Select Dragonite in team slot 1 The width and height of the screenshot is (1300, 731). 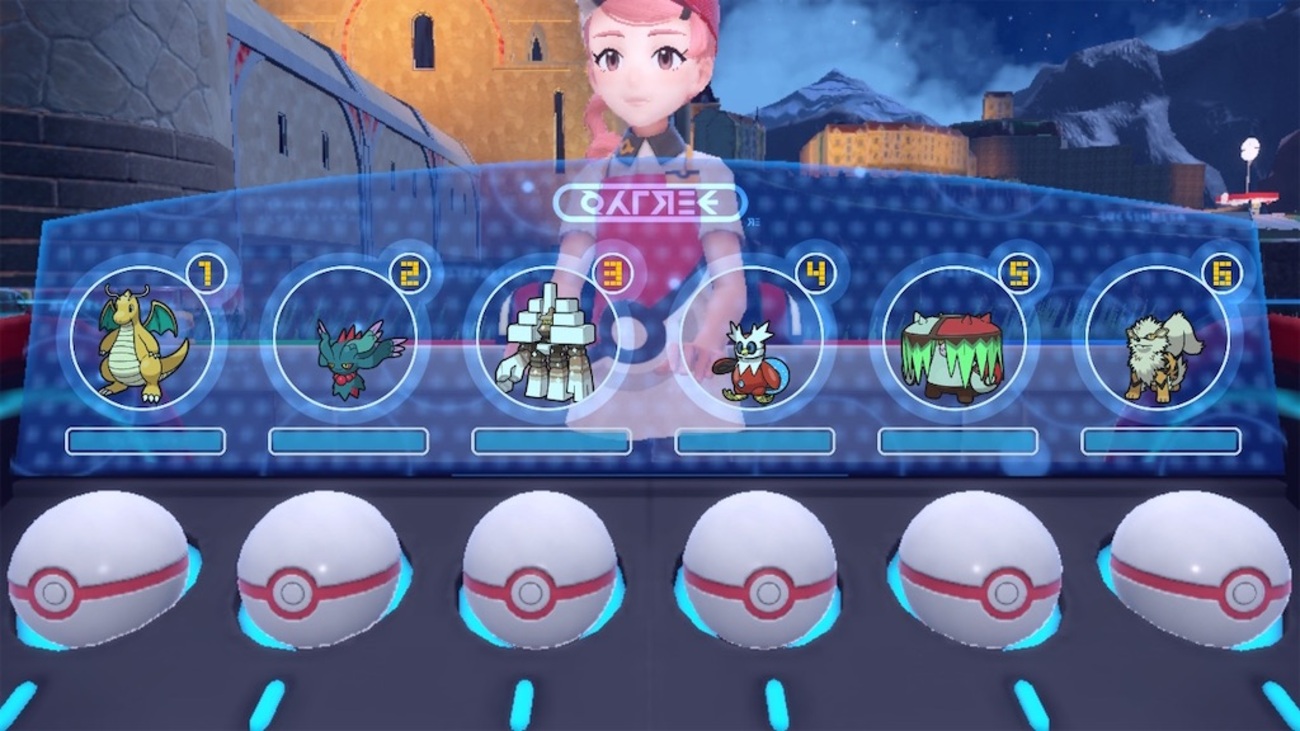tap(142, 338)
